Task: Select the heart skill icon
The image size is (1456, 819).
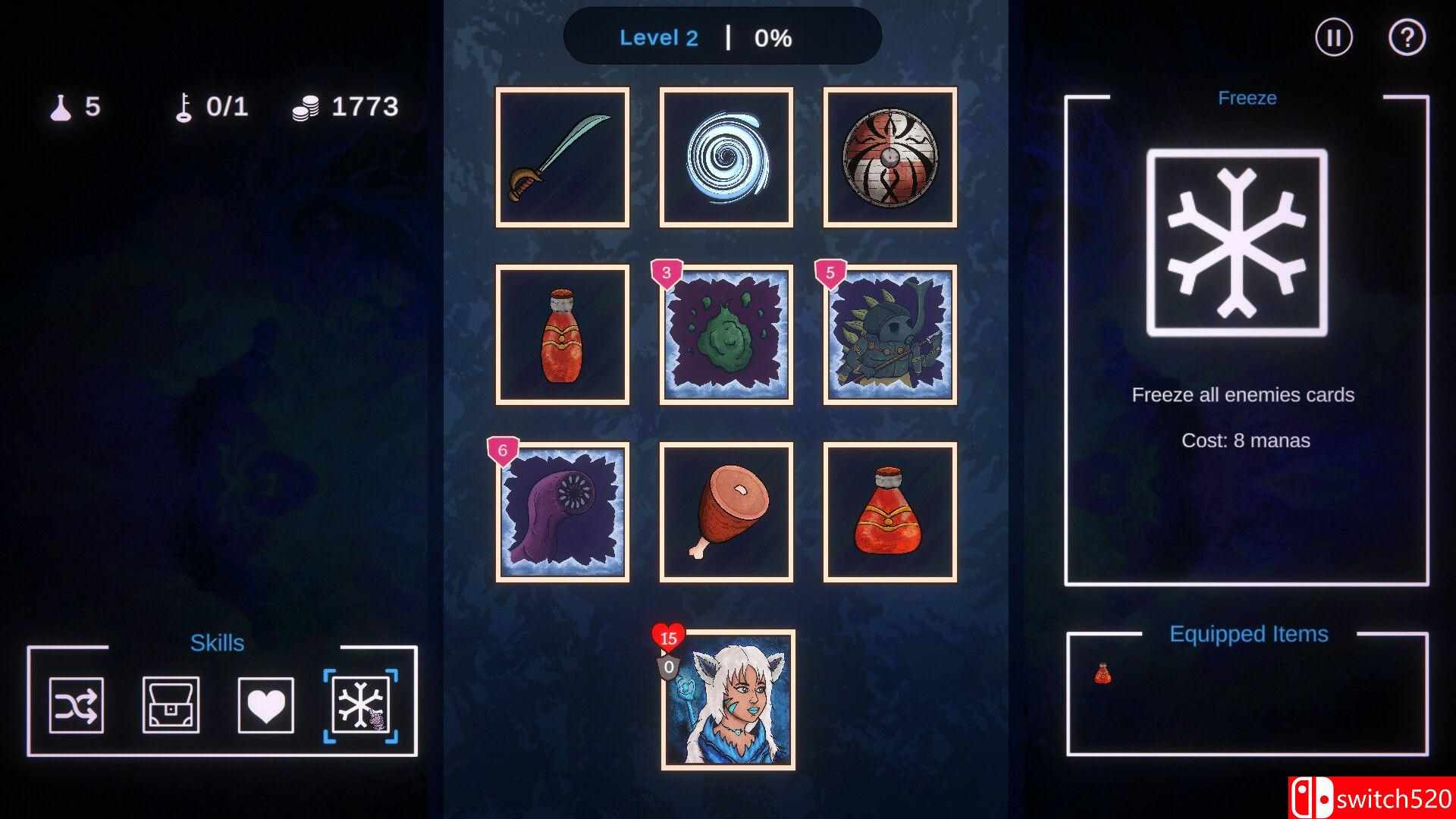Action: 265,705
